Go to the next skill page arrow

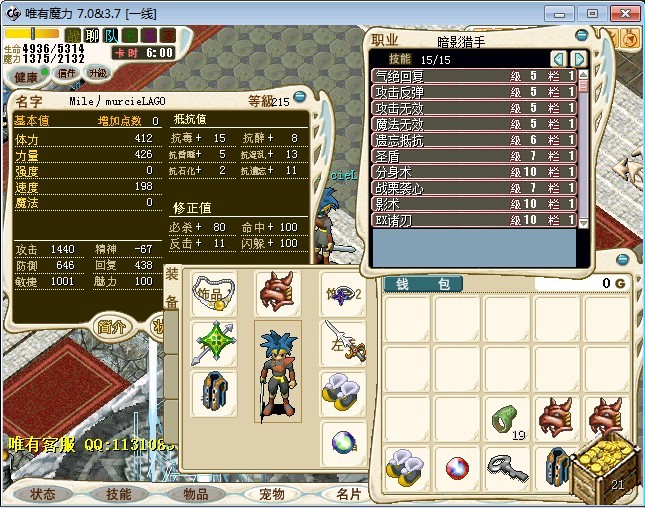578,59
